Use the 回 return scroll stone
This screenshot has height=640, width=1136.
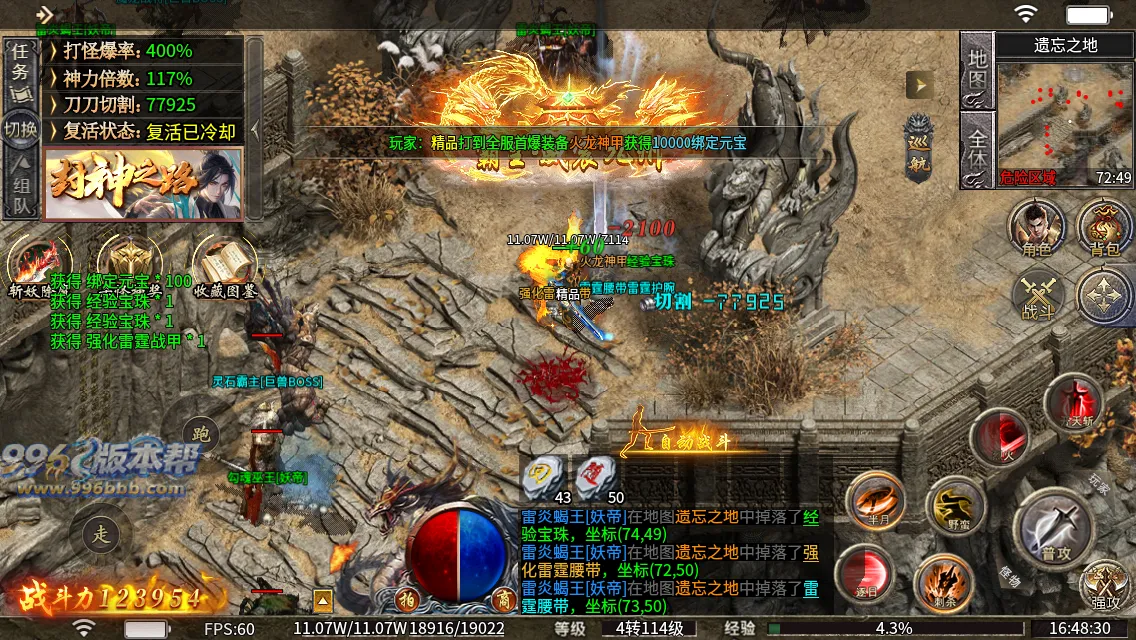coord(543,473)
